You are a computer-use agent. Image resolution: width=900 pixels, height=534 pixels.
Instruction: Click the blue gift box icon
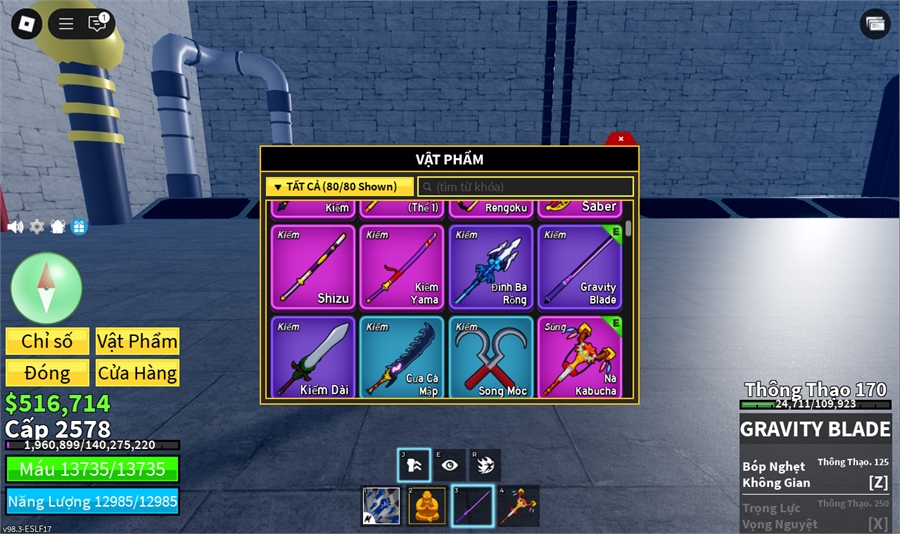coord(80,227)
